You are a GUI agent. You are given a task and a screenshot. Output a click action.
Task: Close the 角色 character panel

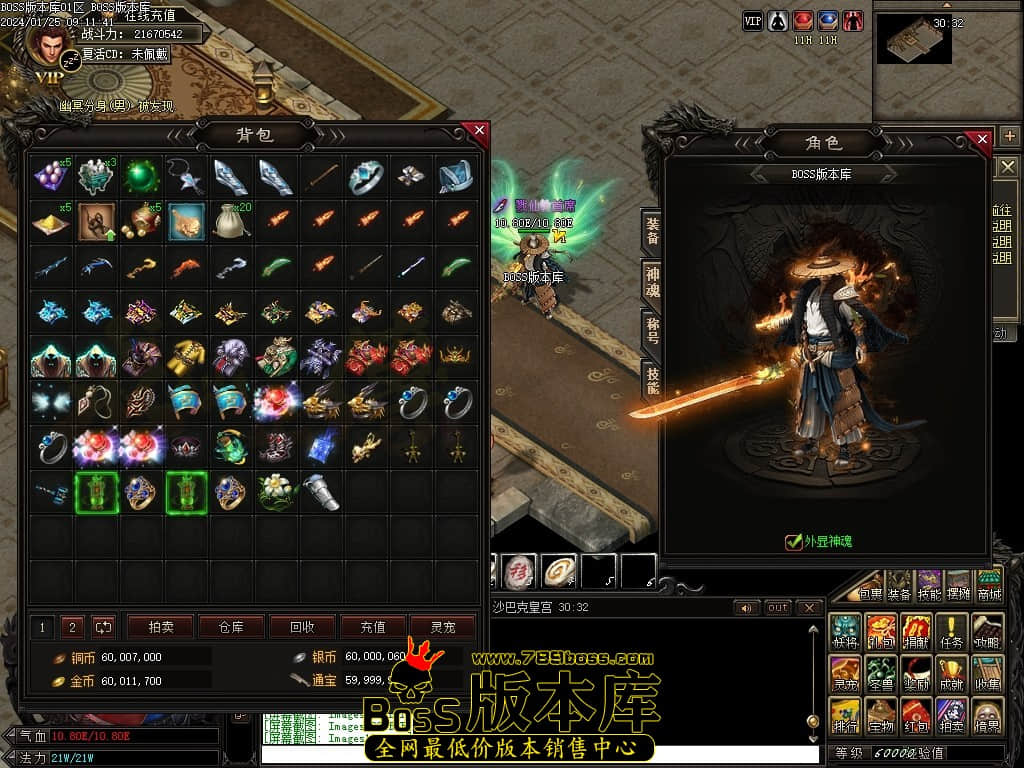coord(982,139)
